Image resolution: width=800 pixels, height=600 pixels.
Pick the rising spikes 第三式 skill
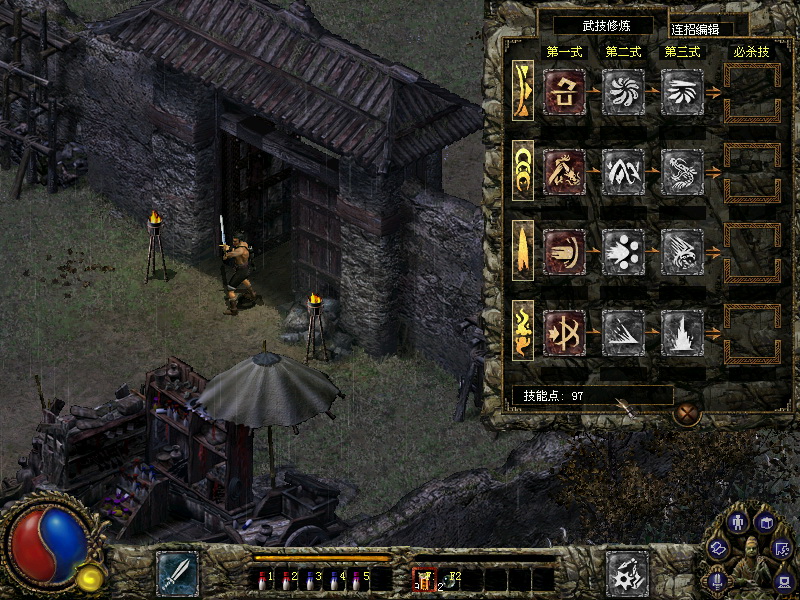(682, 332)
